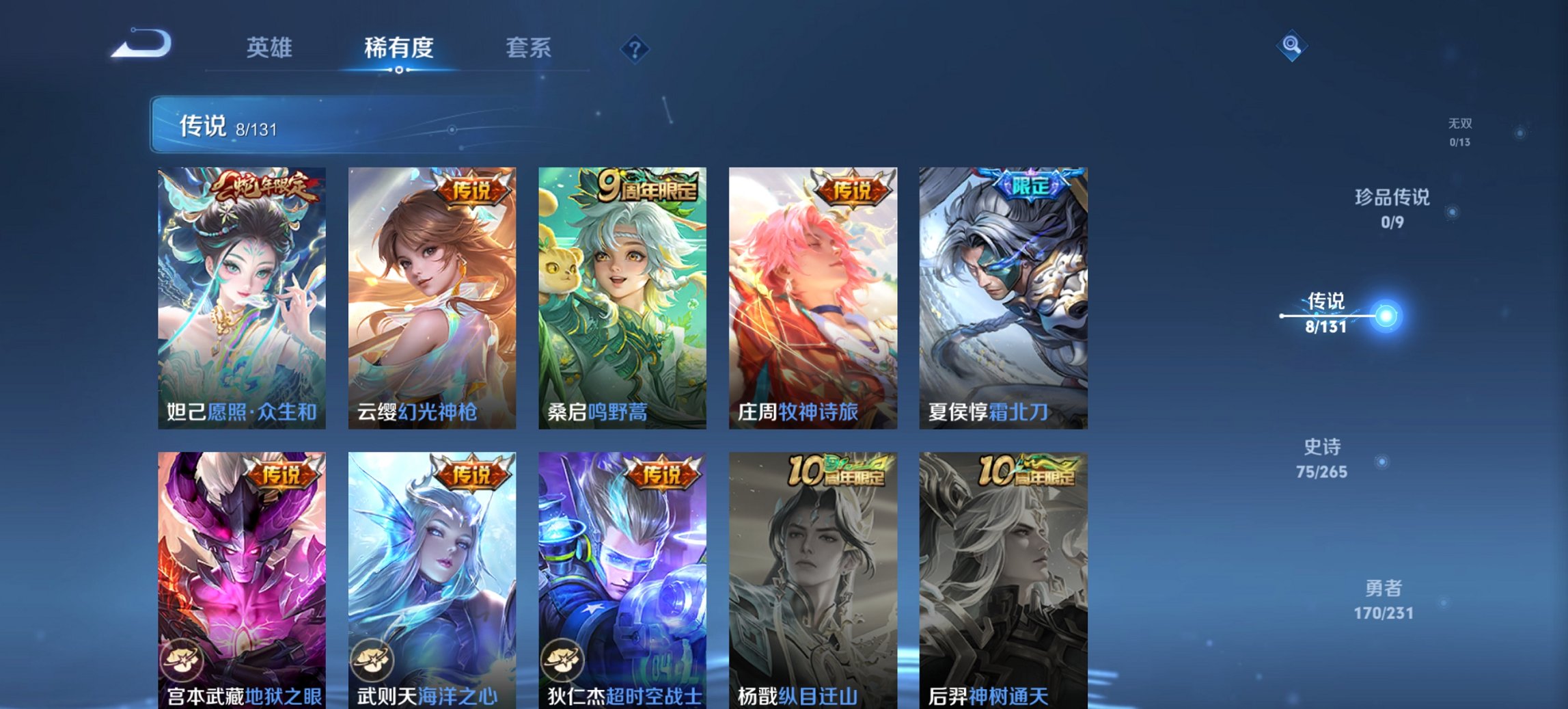Switch to the 套系 tab

(x=529, y=48)
